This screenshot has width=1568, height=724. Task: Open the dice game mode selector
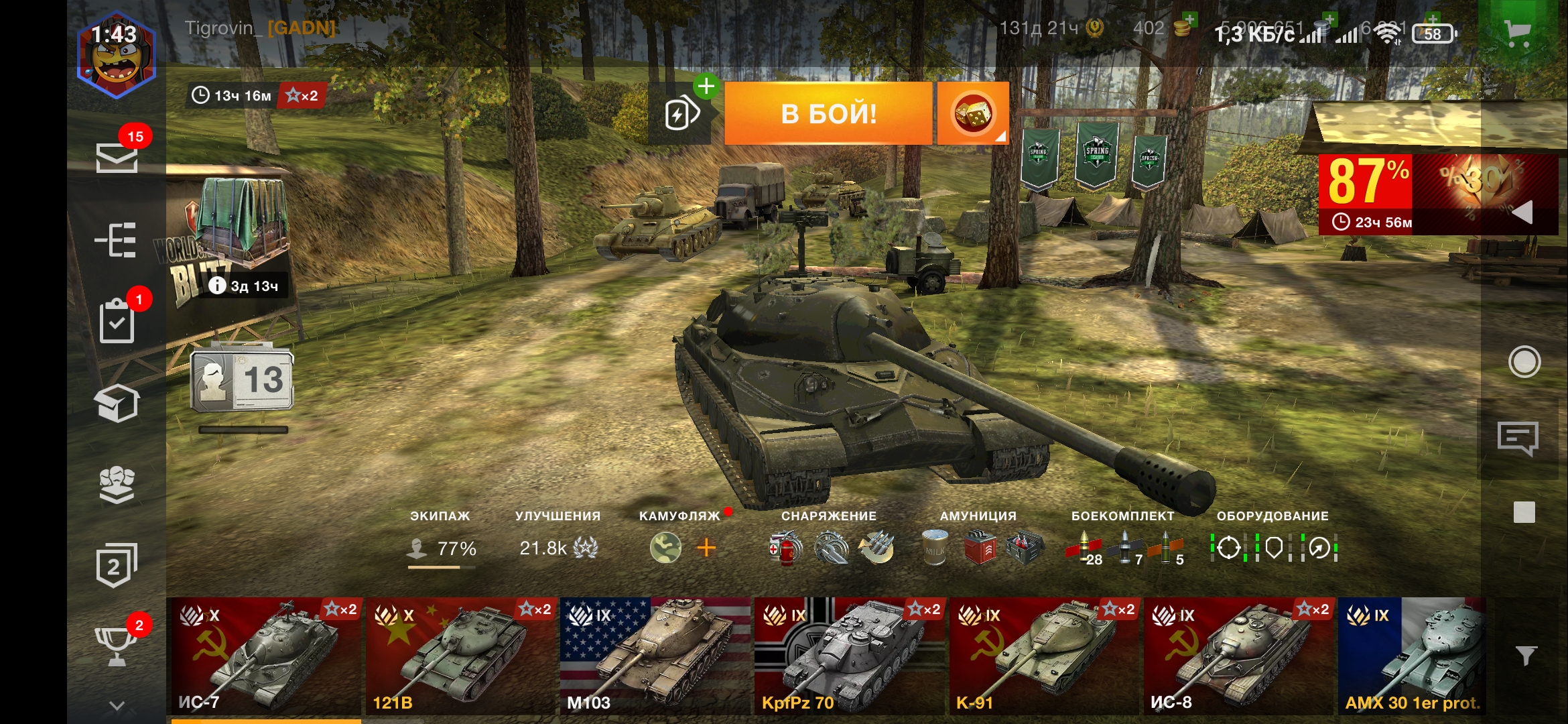click(x=973, y=113)
